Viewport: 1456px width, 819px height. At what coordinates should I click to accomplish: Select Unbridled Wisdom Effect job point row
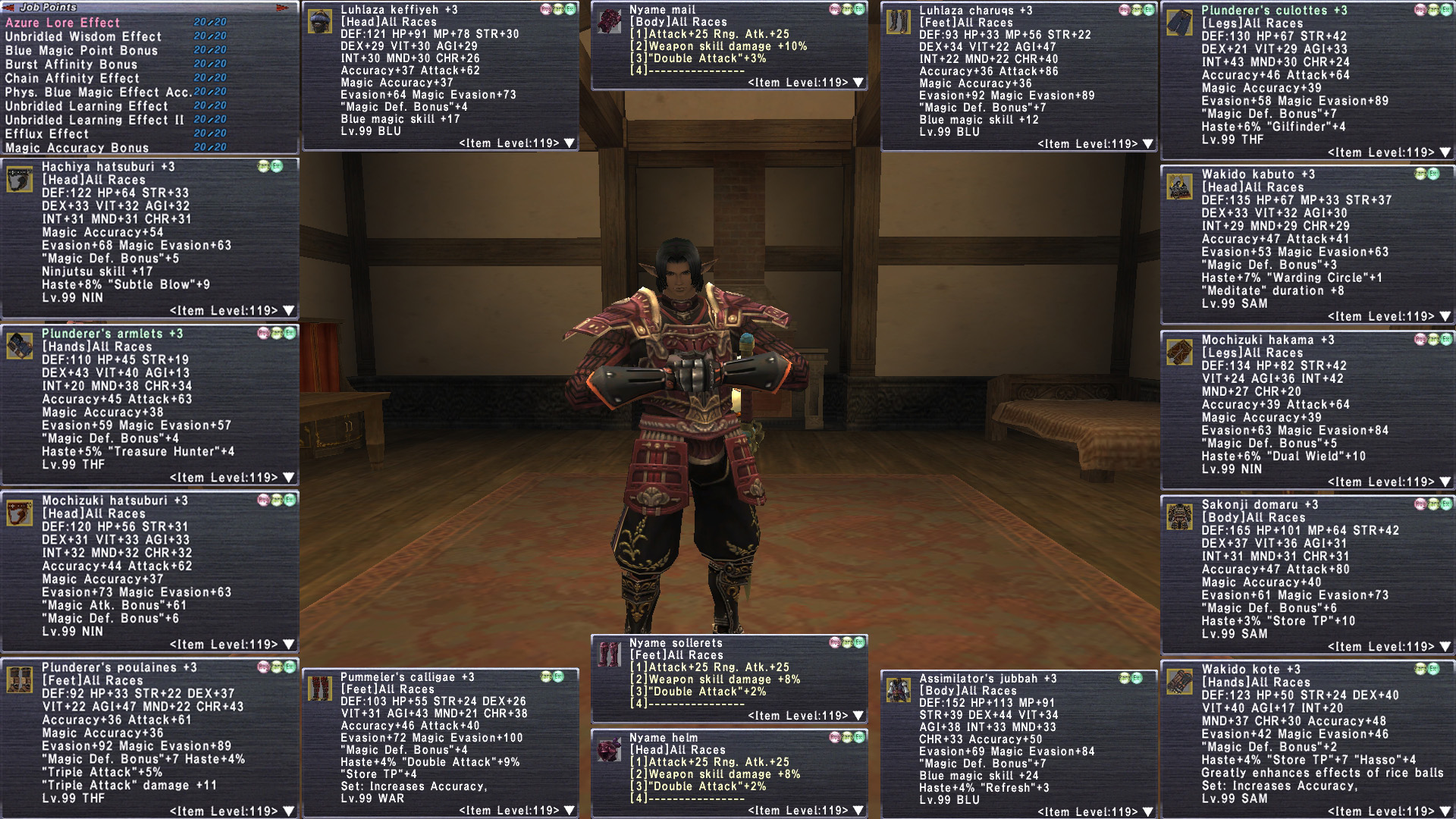(x=83, y=36)
